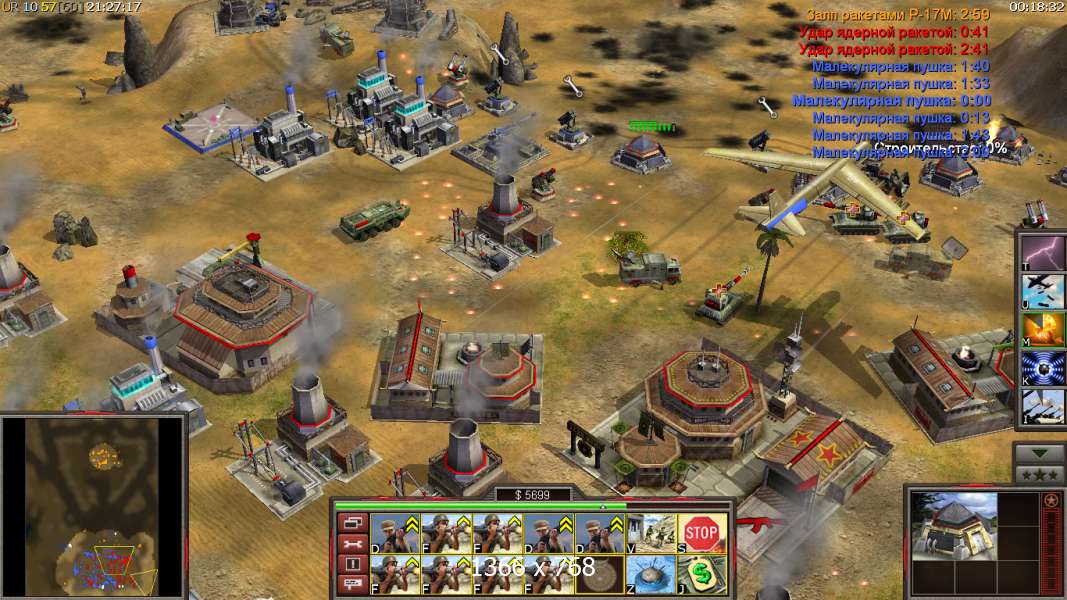Open the three-star general powers button
The width and height of the screenshot is (1067, 600).
(x=1040, y=473)
